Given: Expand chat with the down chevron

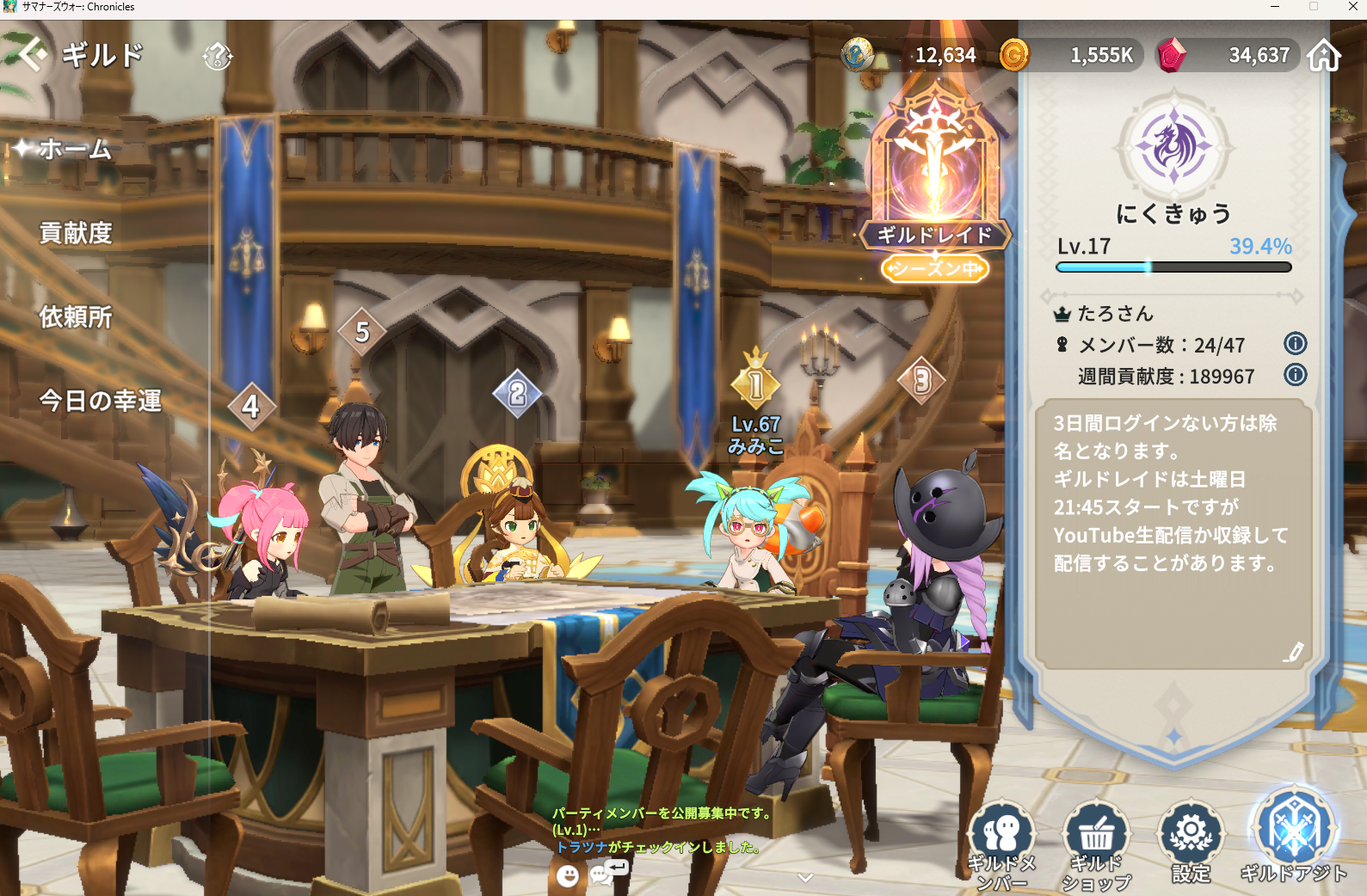Looking at the screenshot, I should 805,877.
